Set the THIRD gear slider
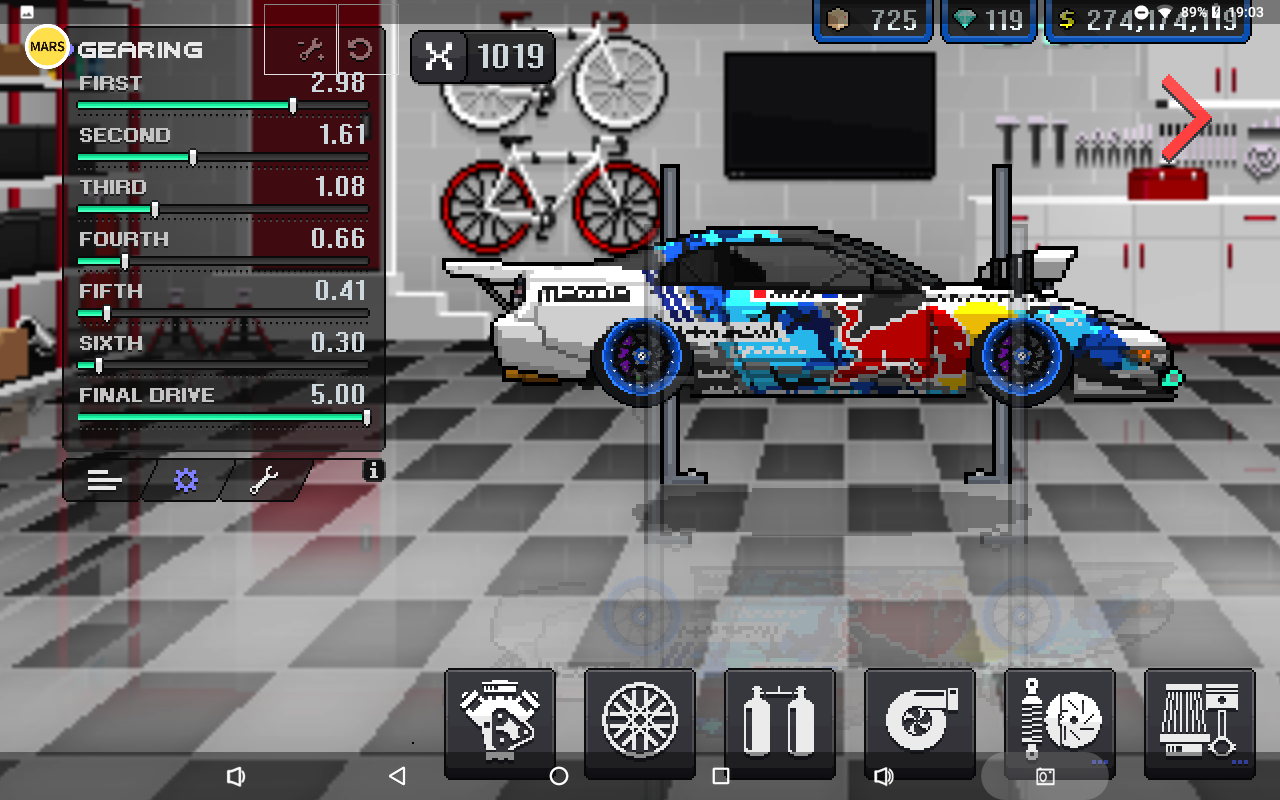The width and height of the screenshot is (1280, 800). click(x=154, y=209)
